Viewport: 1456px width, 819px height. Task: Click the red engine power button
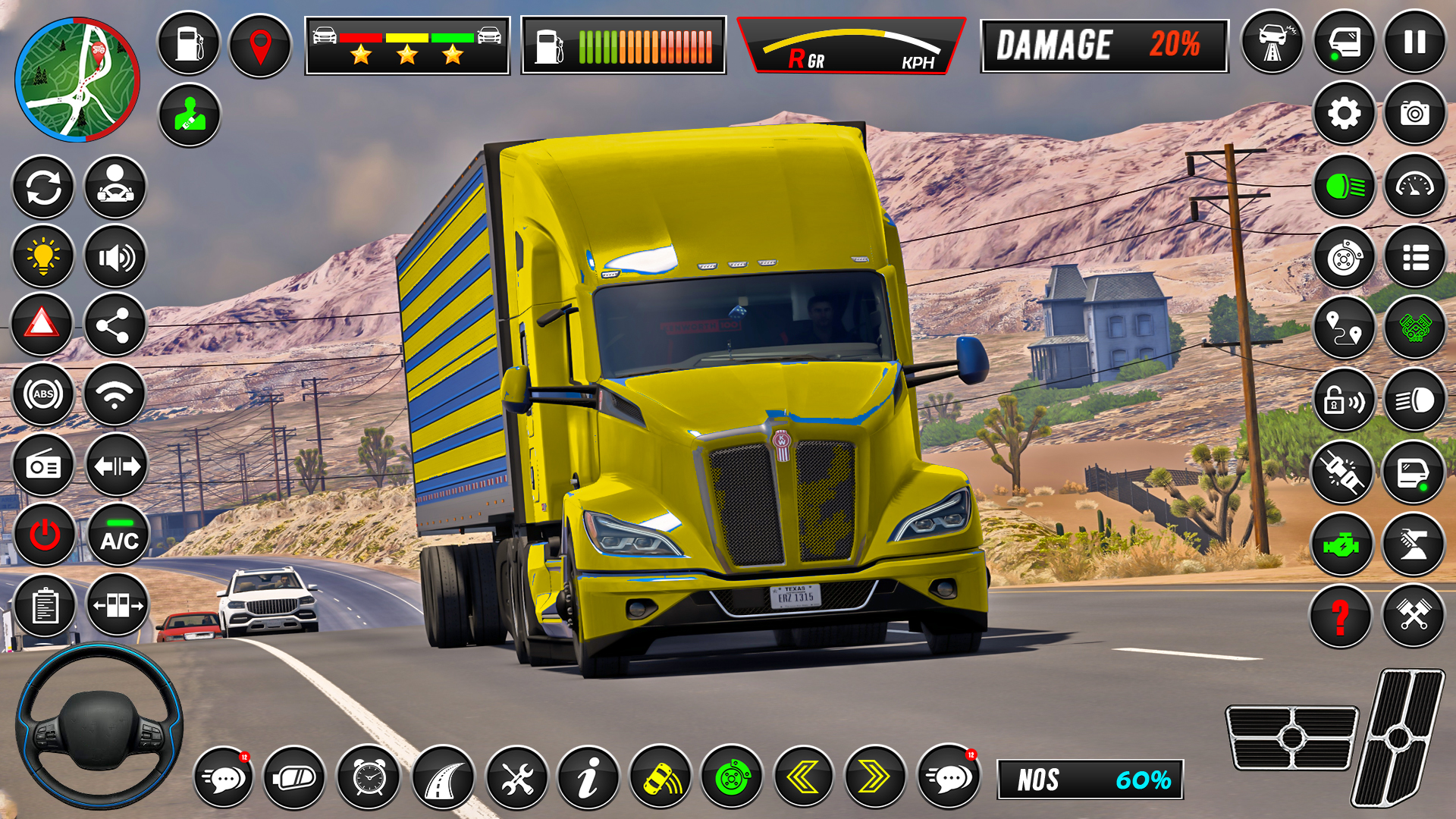point(45,535)
